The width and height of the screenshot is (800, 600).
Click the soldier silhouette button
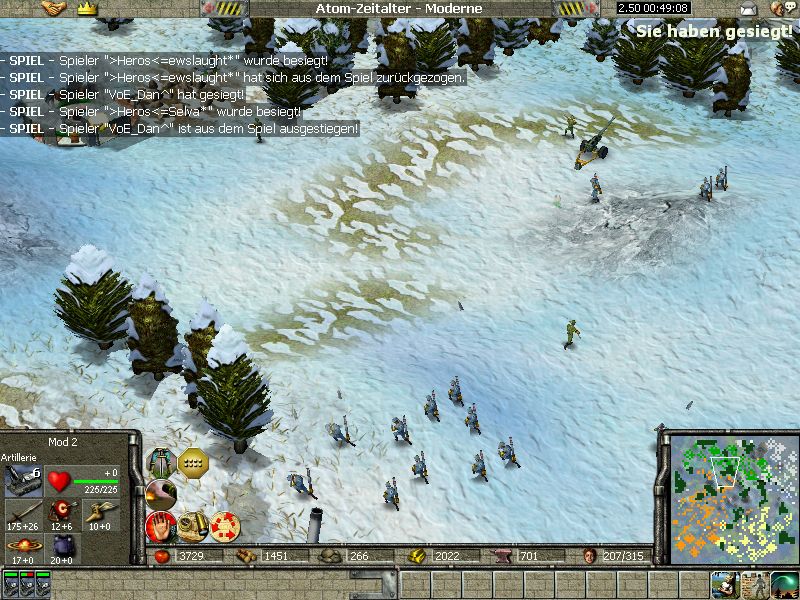755,584
